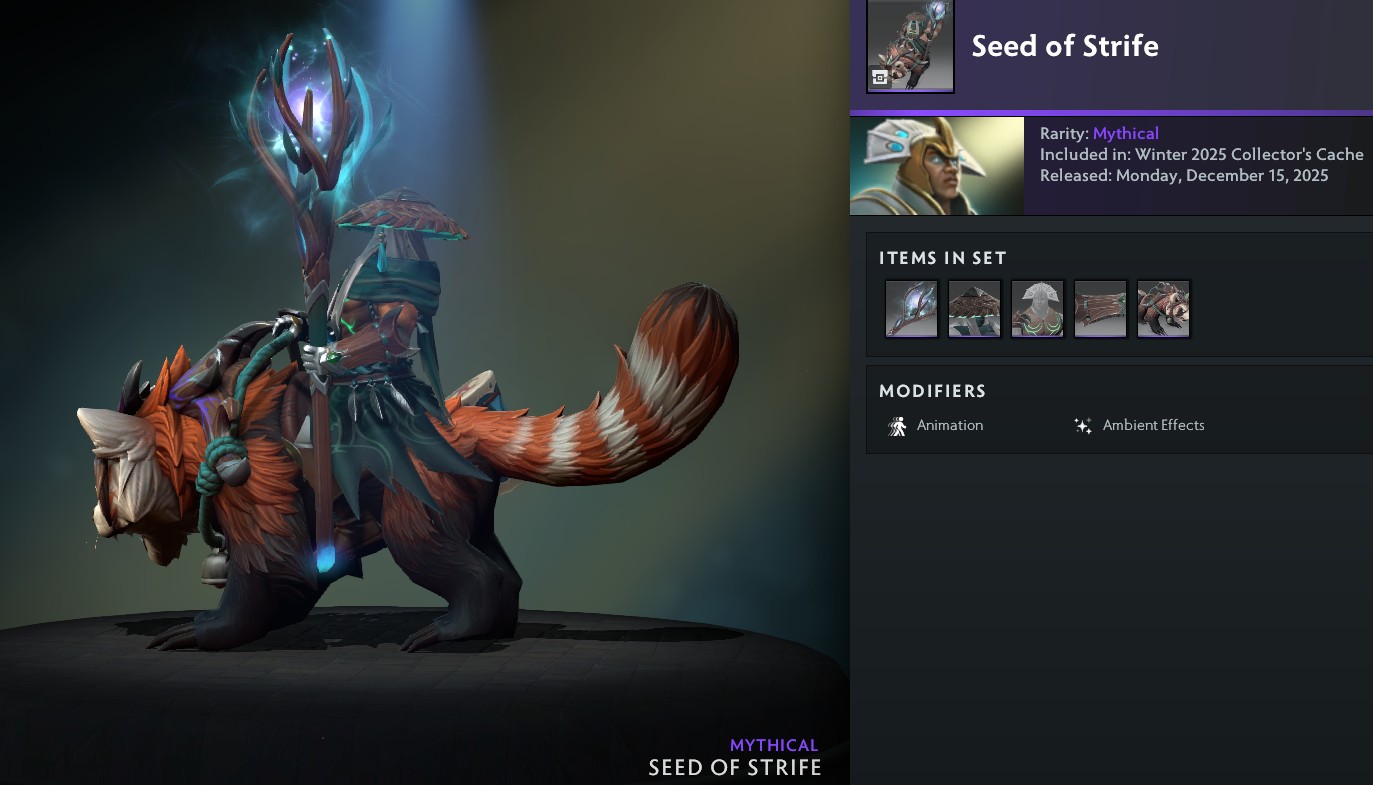
Task: Choose the woven straw hat item
Action: pos(974,309)
